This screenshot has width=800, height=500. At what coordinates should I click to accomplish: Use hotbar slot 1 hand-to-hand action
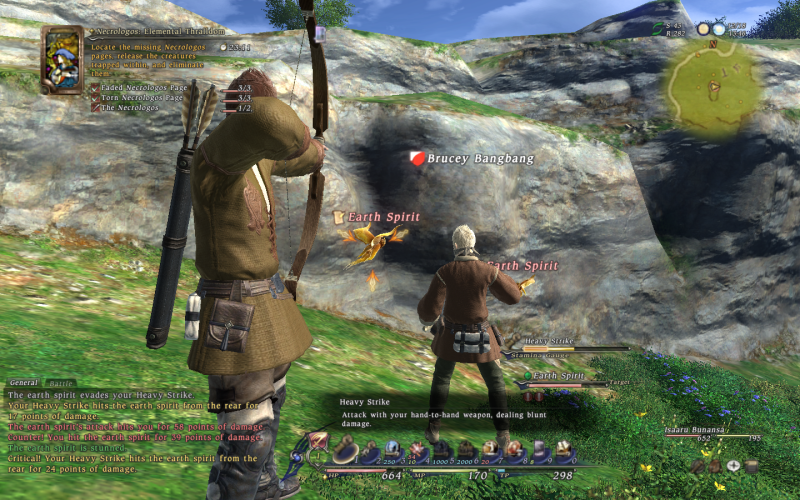point(346,452)
